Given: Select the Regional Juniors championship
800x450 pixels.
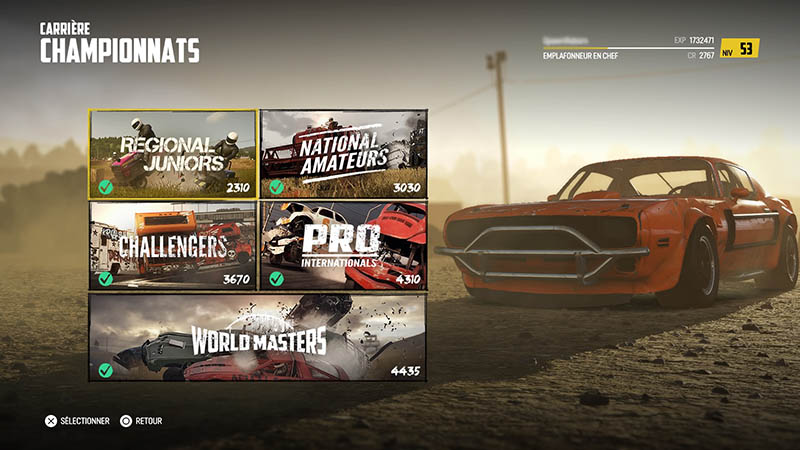Looking at the screenshot, I should (172, 153).
